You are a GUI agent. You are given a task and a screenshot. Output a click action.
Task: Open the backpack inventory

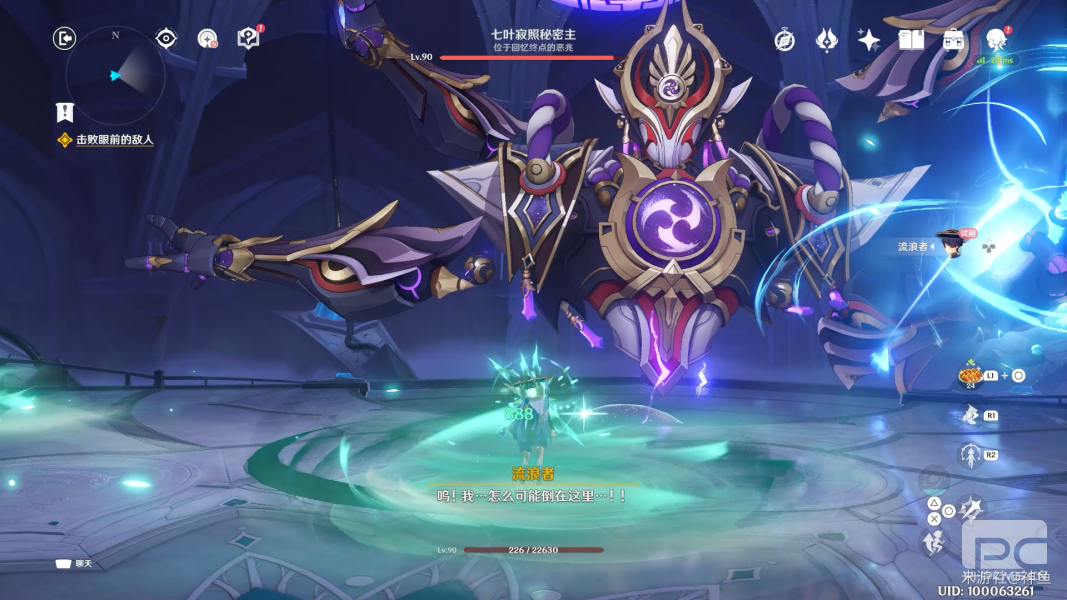953,40
